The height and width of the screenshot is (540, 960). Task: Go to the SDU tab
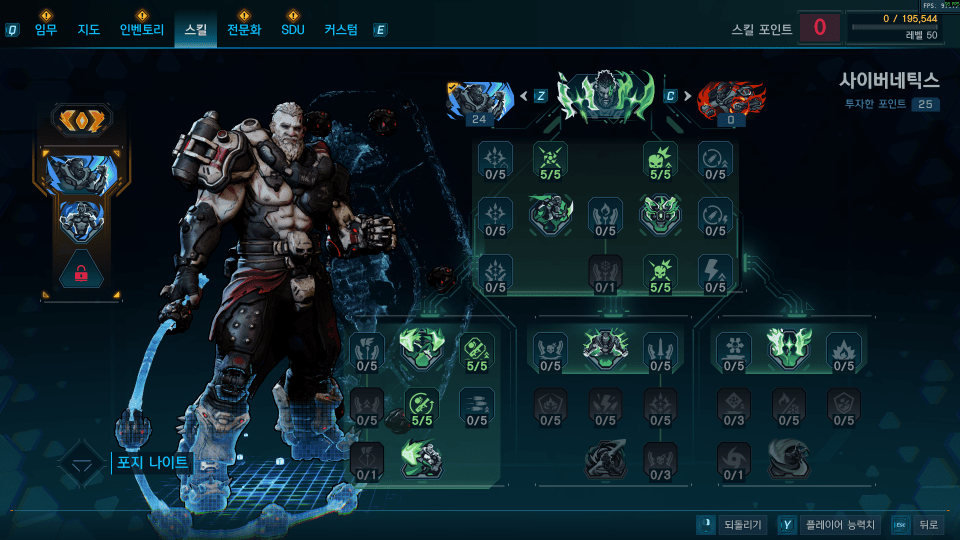[x=292, y=30]
